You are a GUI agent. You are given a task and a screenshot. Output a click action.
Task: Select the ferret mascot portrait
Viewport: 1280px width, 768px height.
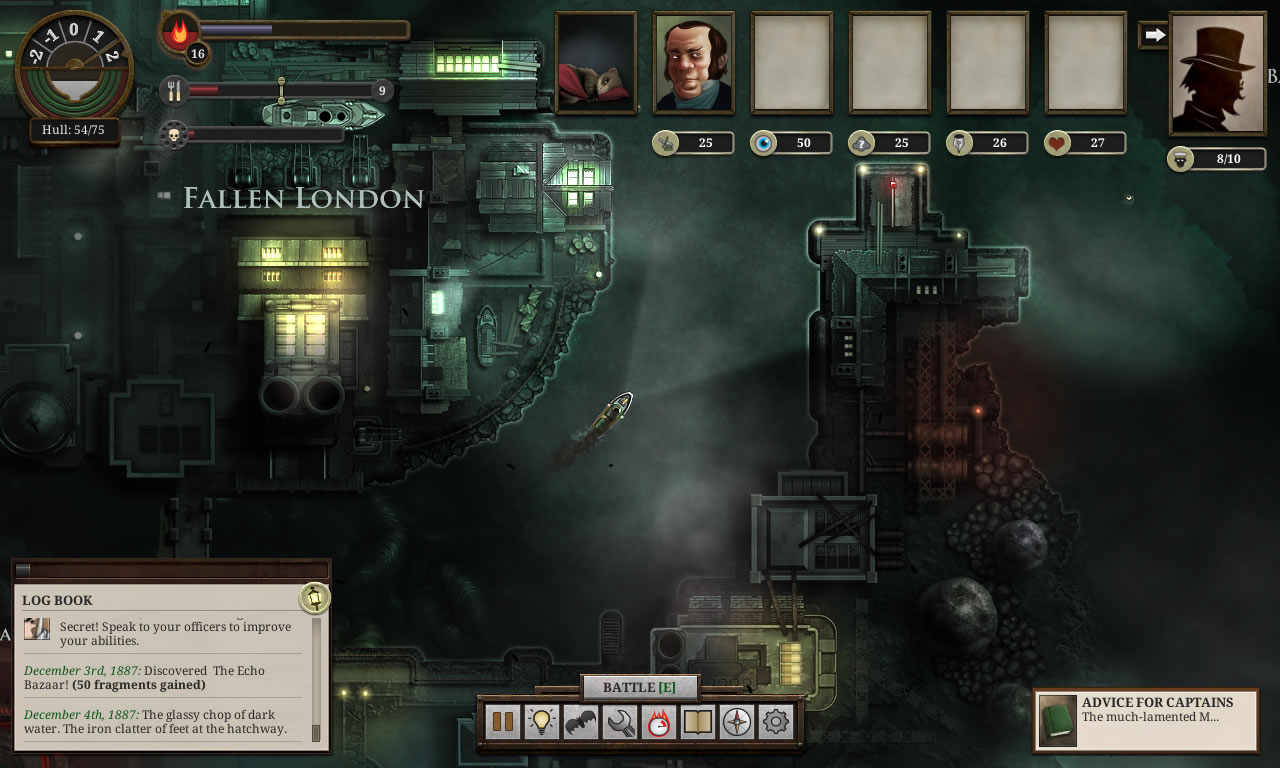(x=596, y=62)
